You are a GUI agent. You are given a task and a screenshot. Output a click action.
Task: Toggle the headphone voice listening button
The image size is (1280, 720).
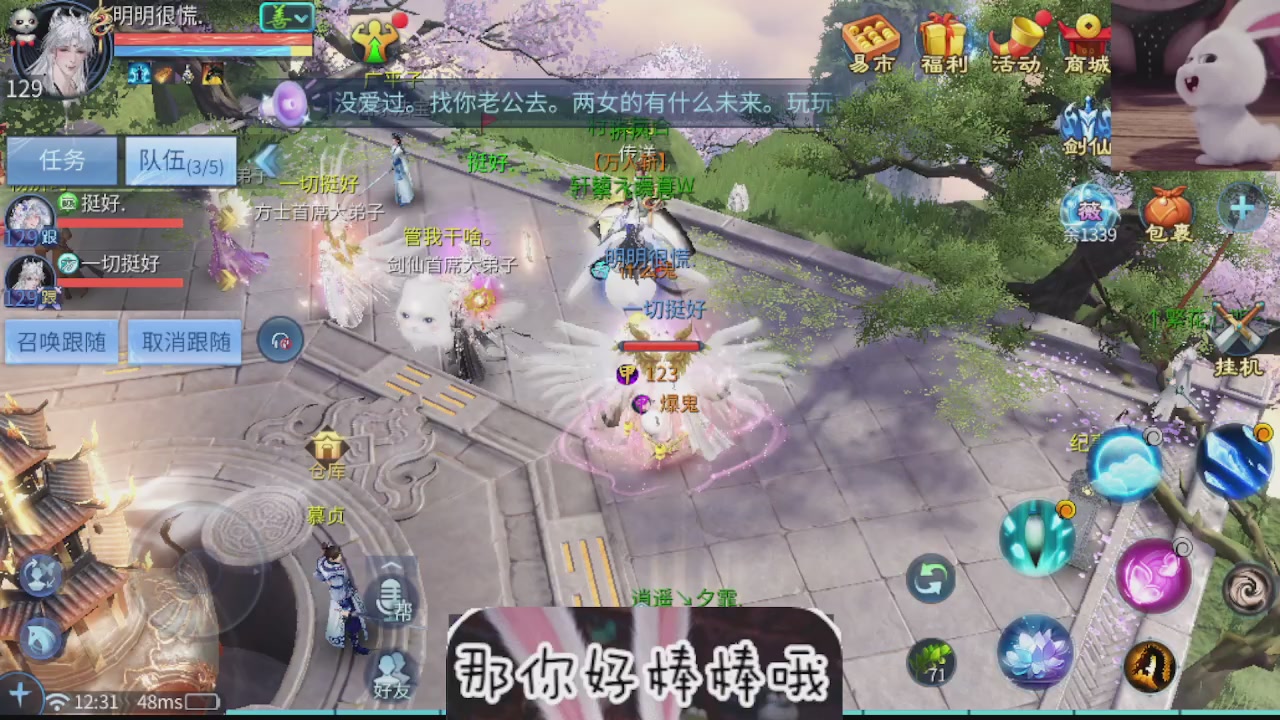point(279,340)
